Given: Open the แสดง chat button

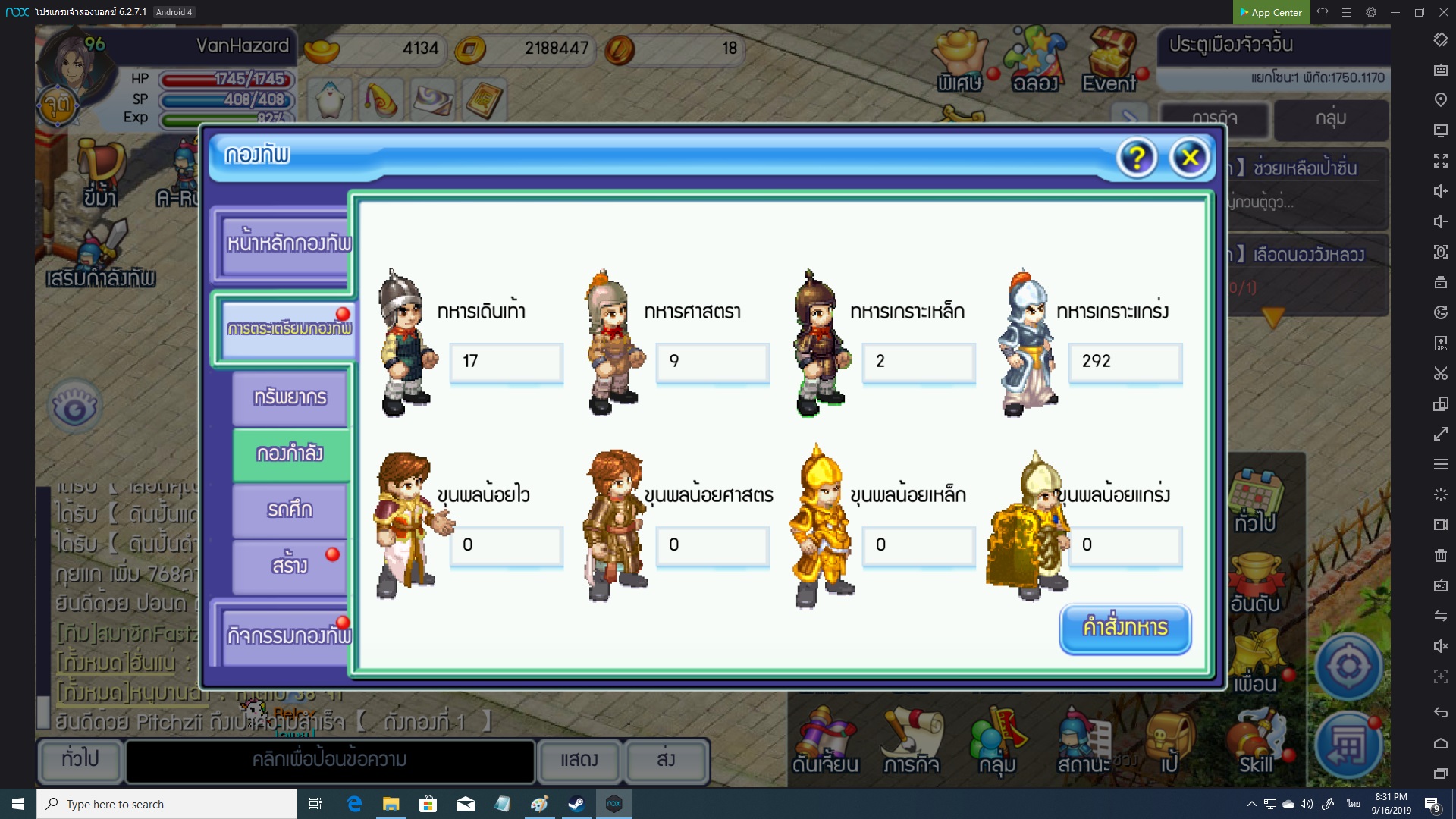Looking at the screenshot, I should [579, 760].
